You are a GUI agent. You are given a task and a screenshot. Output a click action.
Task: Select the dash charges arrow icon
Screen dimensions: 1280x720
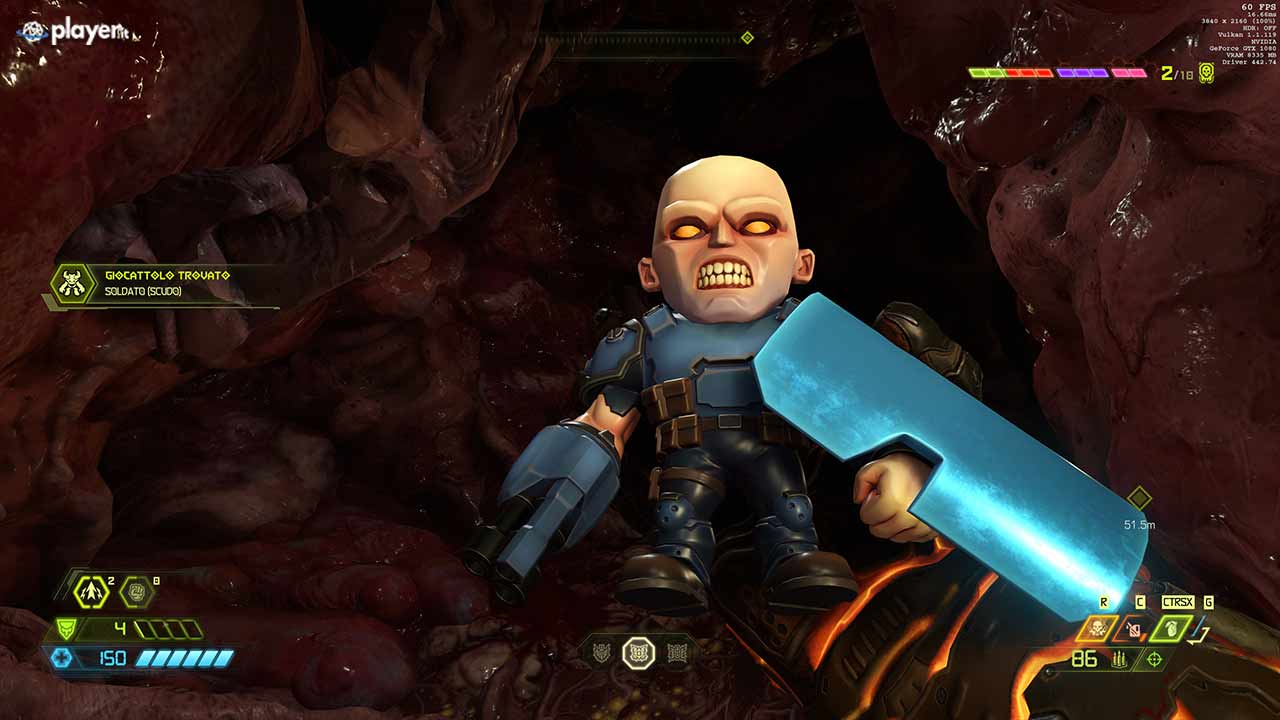tap(92, 592)
